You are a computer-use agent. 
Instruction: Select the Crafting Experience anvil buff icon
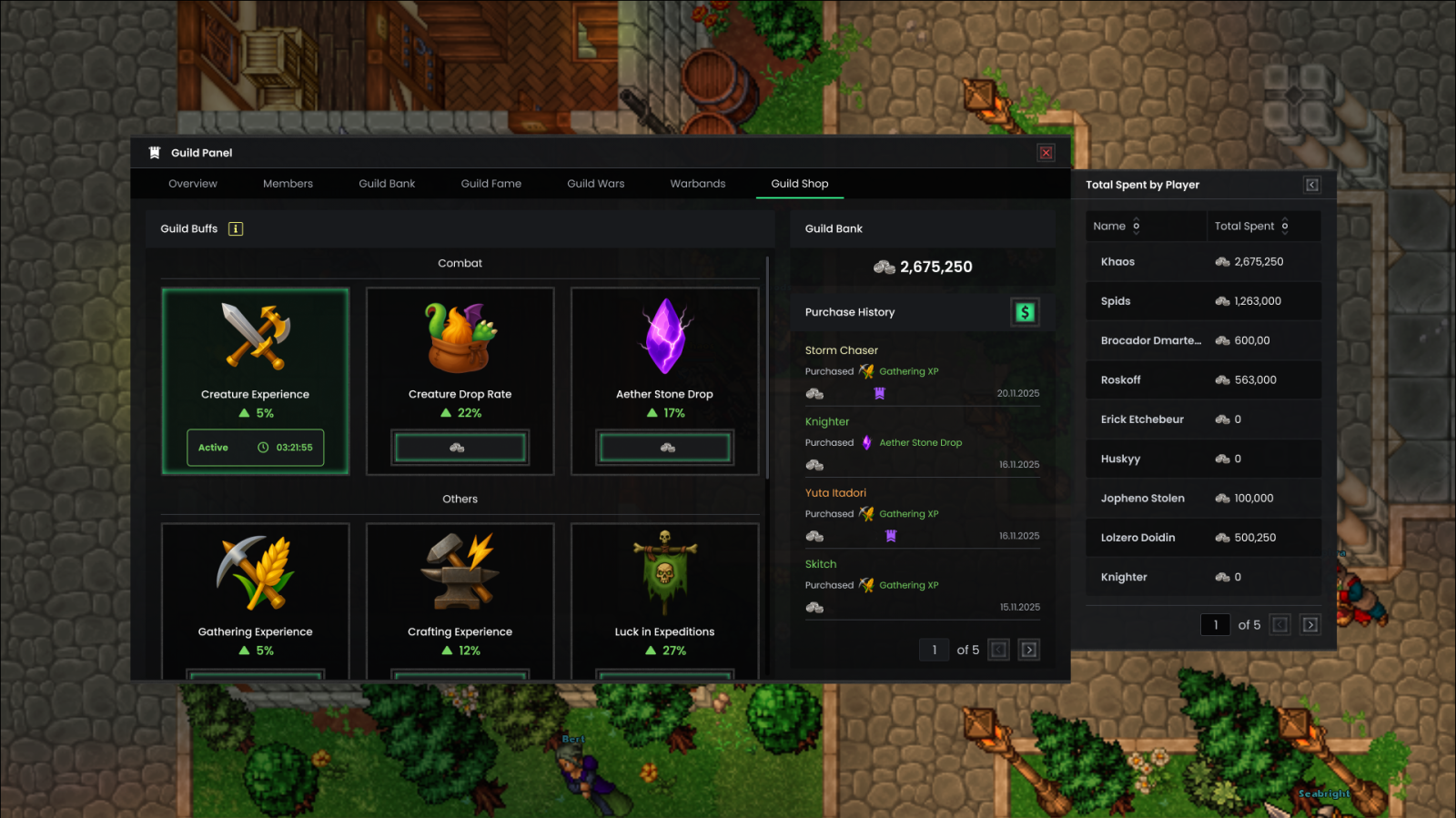click(x=460, y=573)
